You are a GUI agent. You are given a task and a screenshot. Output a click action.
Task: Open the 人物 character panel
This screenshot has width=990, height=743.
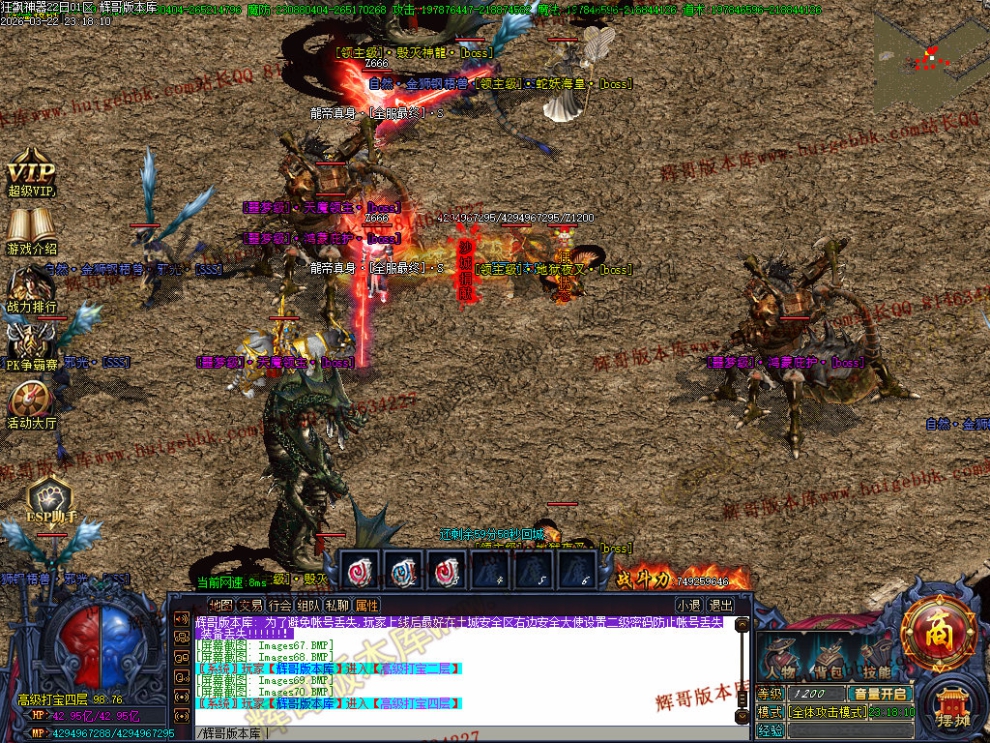(778, 657)
